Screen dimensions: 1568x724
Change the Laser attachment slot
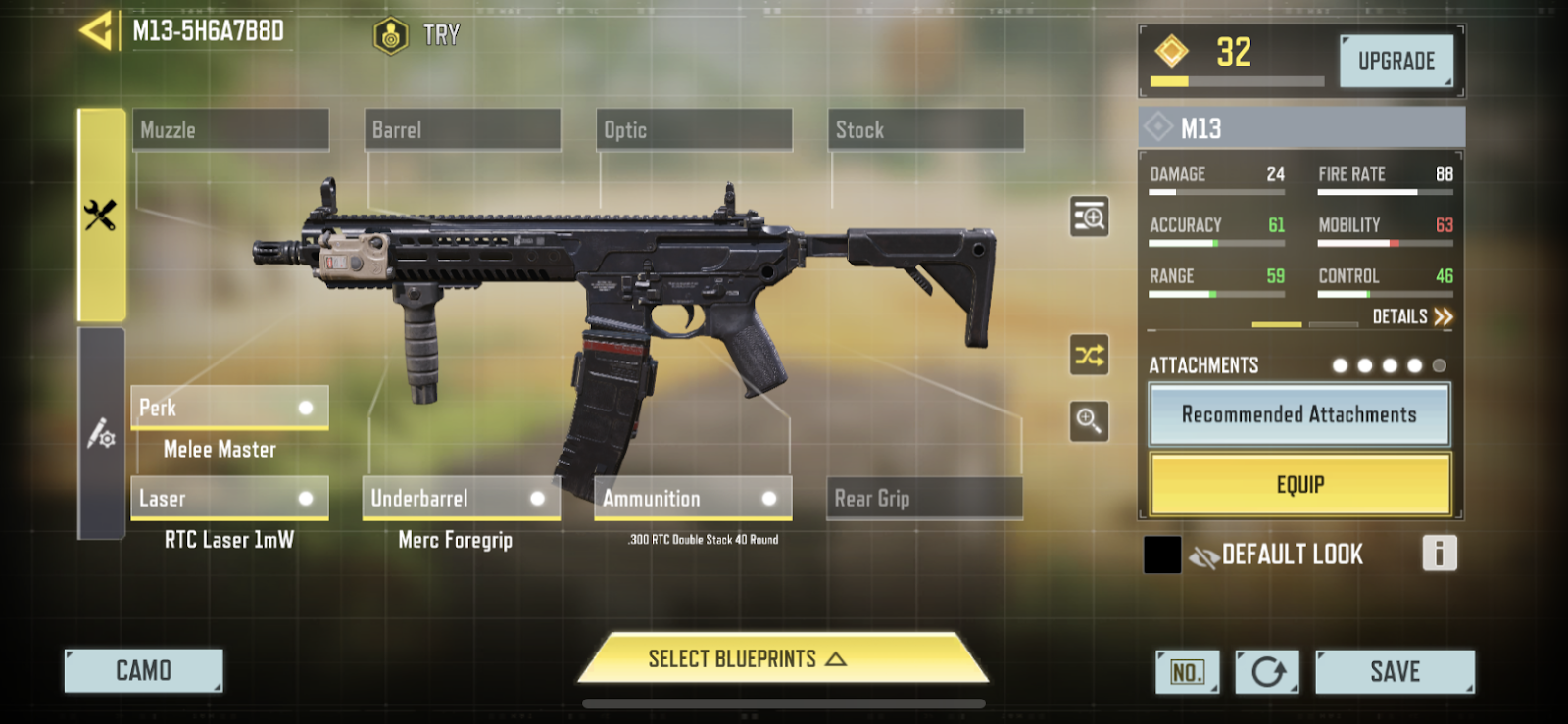coord(229,499)
